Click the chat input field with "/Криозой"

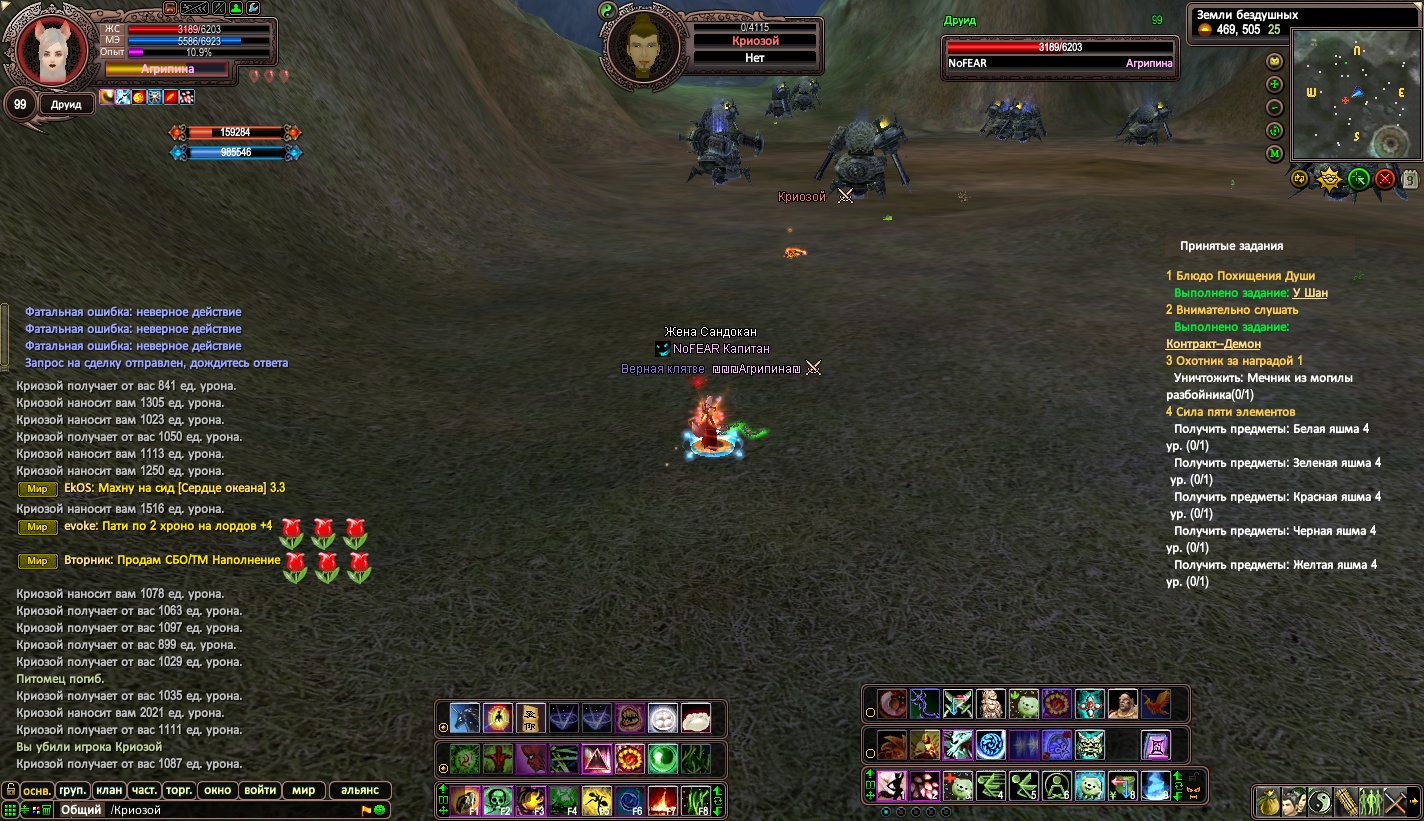click(230, 810)
